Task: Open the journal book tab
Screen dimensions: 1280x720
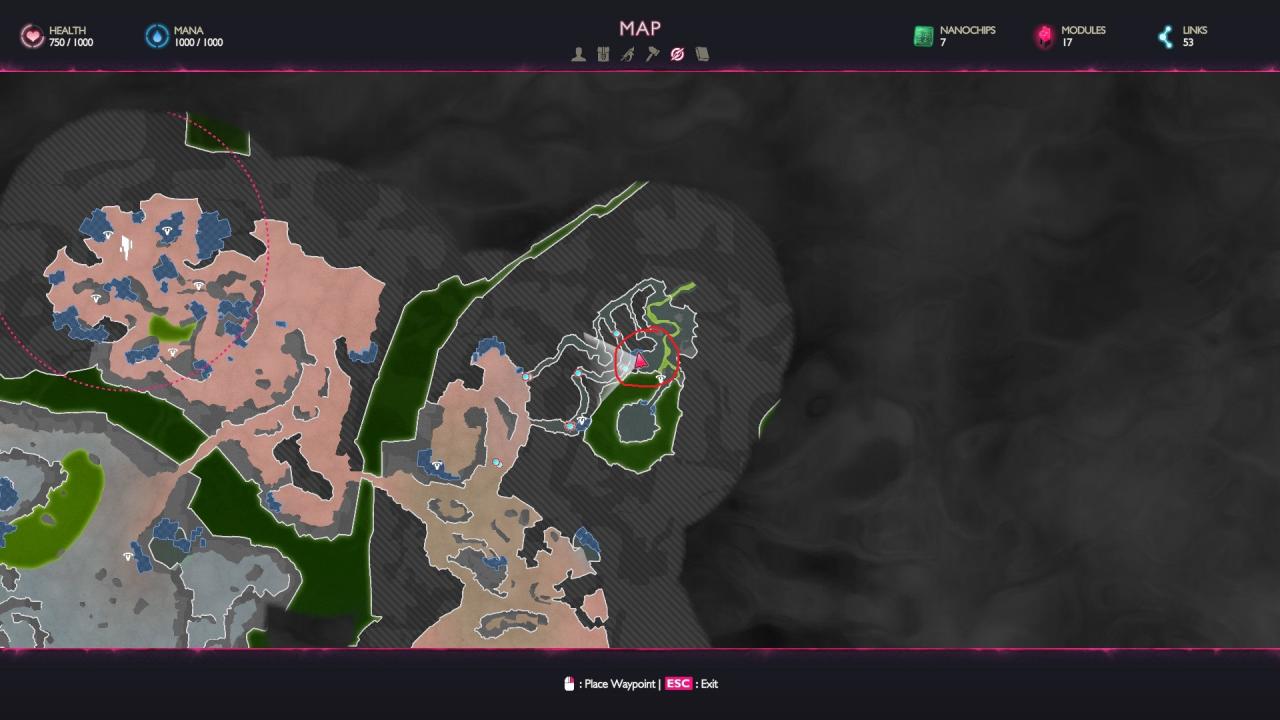Action: point(702,54)
